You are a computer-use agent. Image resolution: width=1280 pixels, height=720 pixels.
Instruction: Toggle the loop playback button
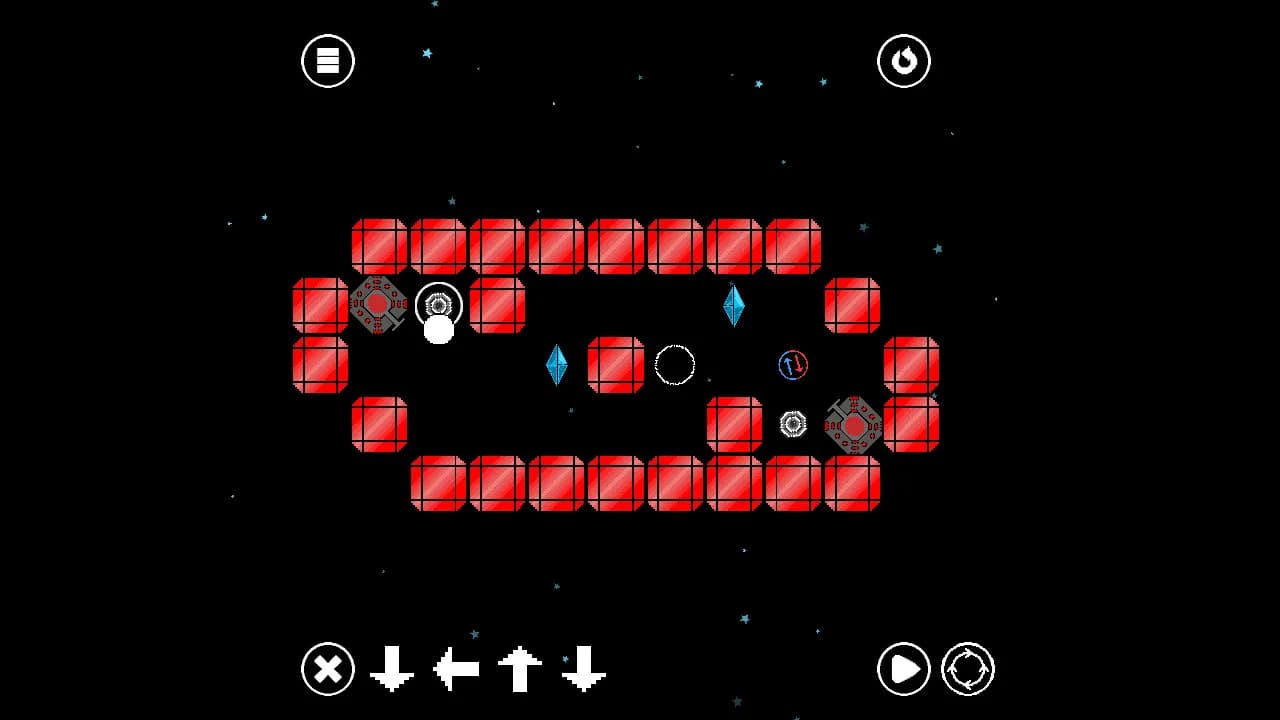[966, 670]
